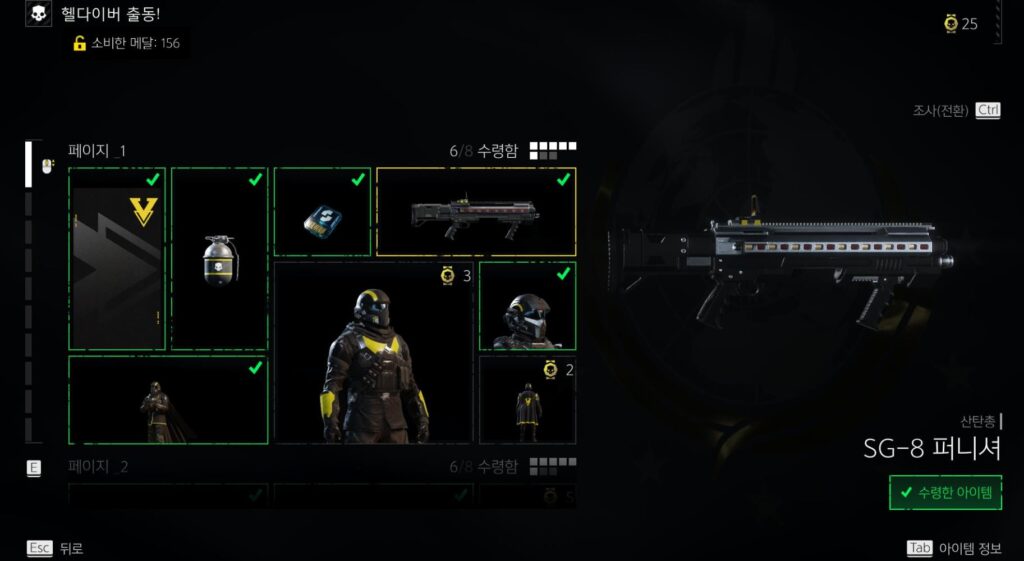This screenshot has width=1024, height=561.
Task: Choose the grenade item tile
Action: (x=220, y=259)
